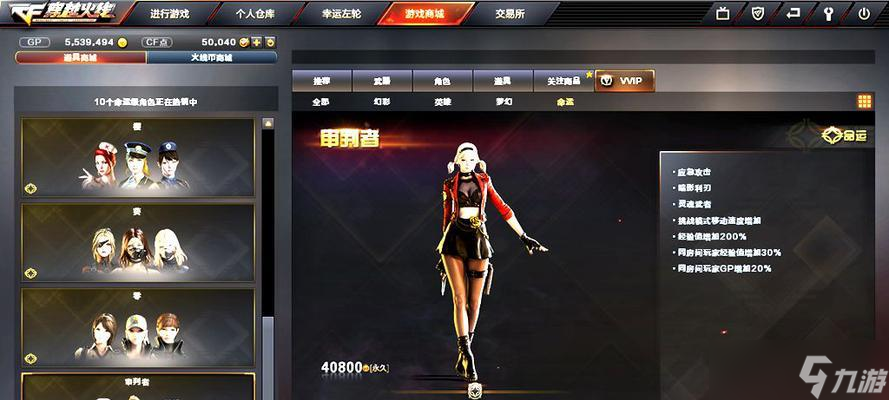The width and height of the screenshot is (889, 400).
Task: Go to 个人仓库 storage
Action: (257, 14)
